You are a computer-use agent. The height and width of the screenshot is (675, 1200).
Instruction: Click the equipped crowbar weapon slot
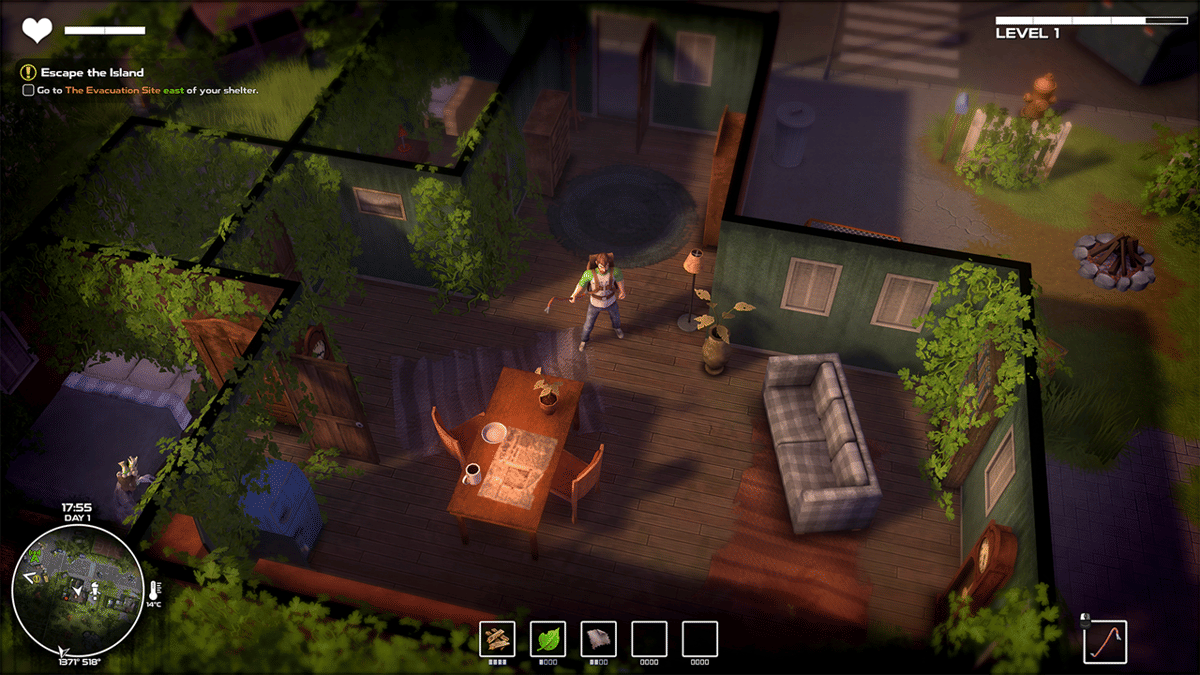click(x=1105, y=642)
